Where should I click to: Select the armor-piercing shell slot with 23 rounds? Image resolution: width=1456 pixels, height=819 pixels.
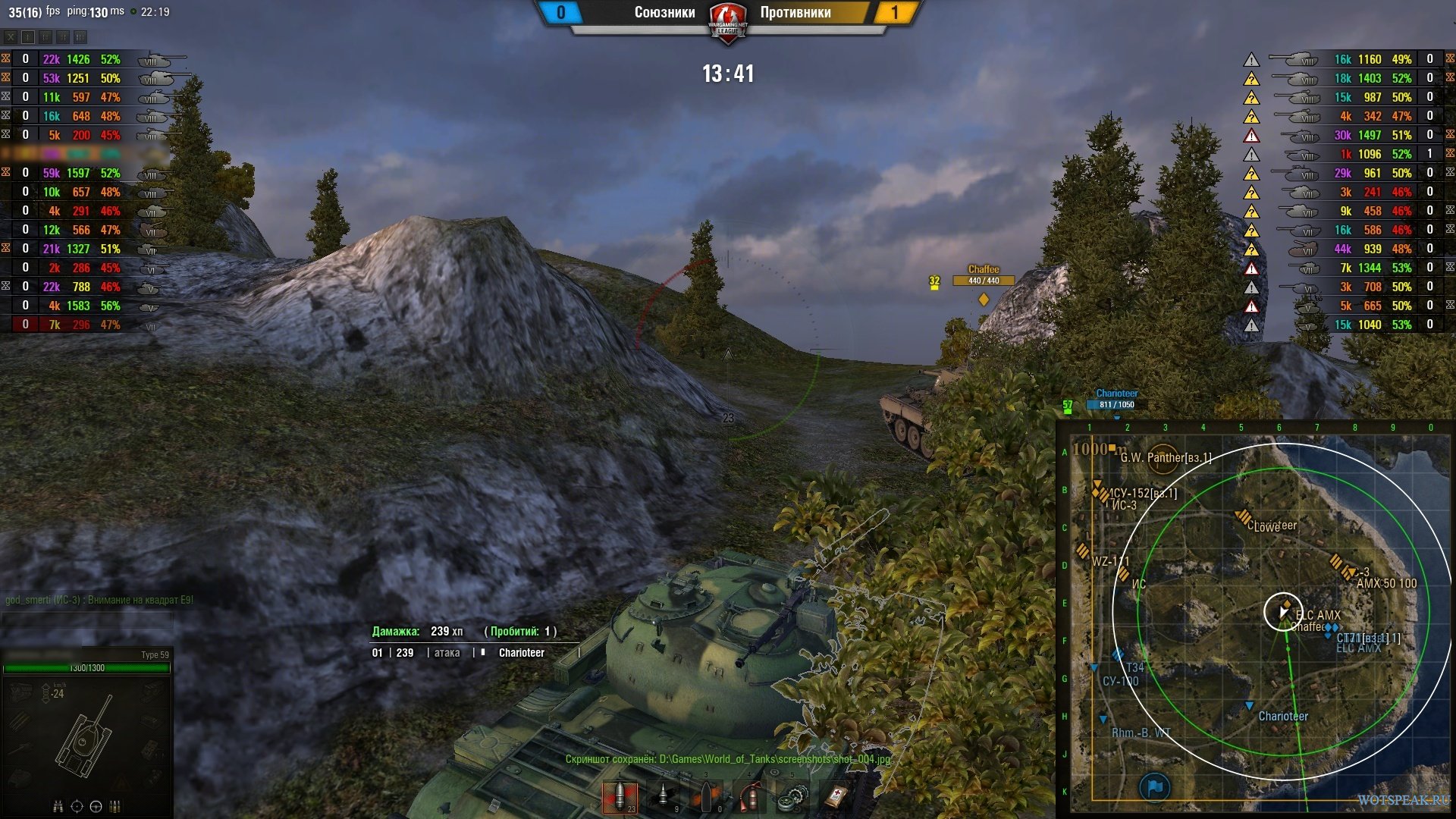620,796
